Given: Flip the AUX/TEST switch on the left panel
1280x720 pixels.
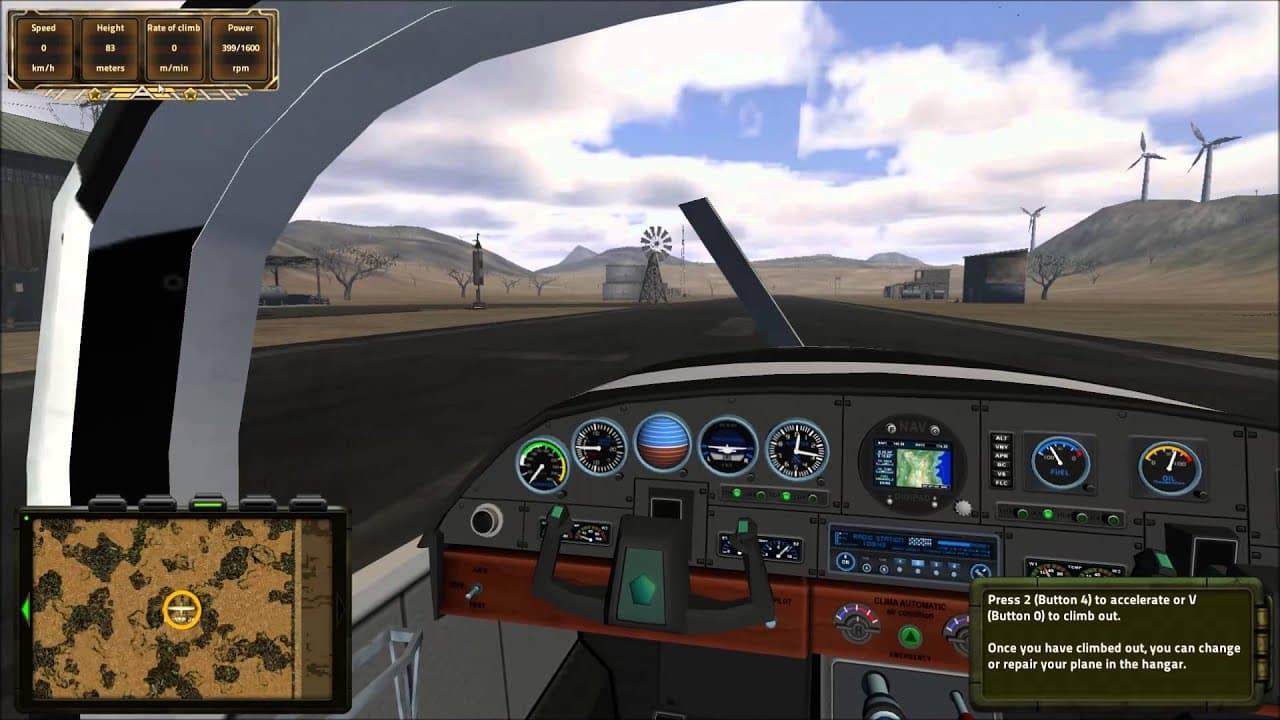Looking at the screenshot, I should tap(472, 590).
